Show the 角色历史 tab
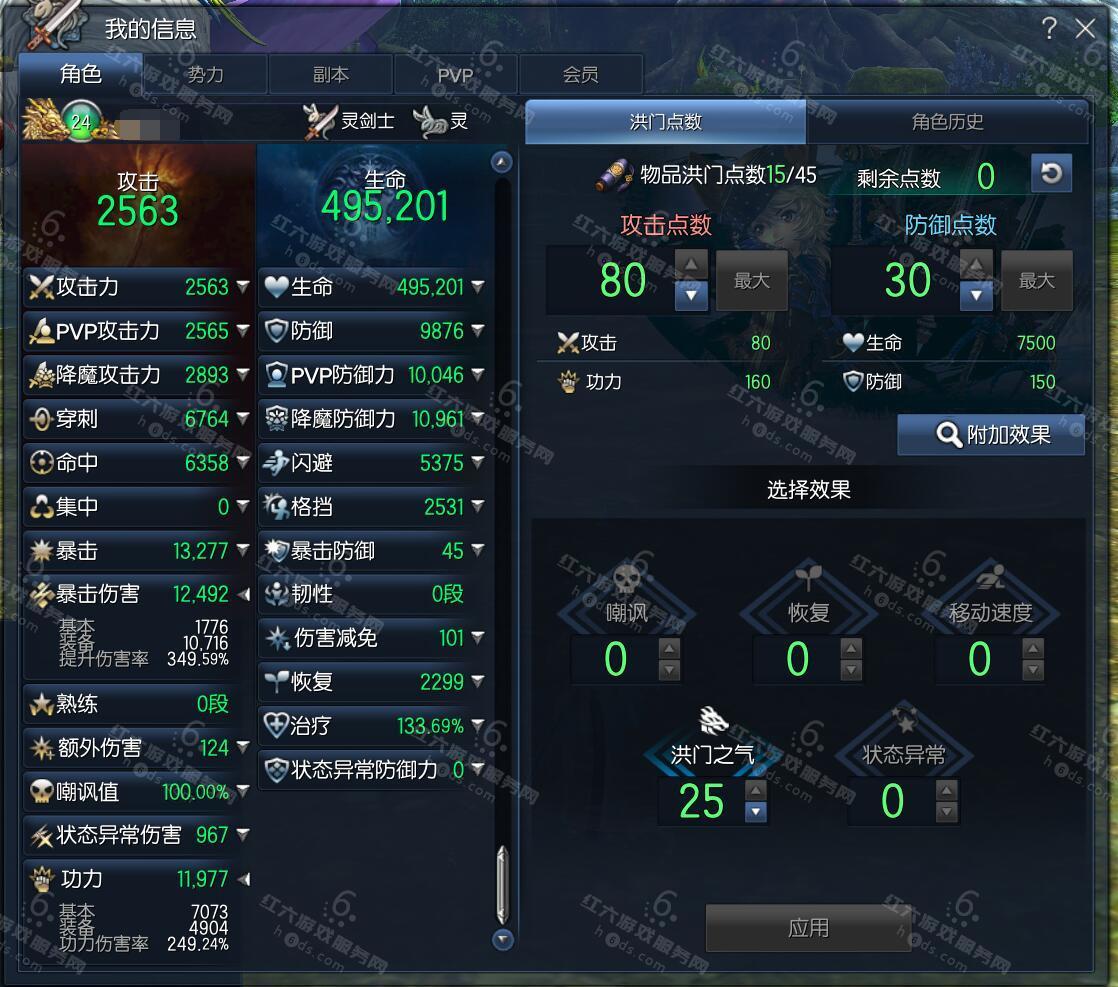 tap(947, 122)
